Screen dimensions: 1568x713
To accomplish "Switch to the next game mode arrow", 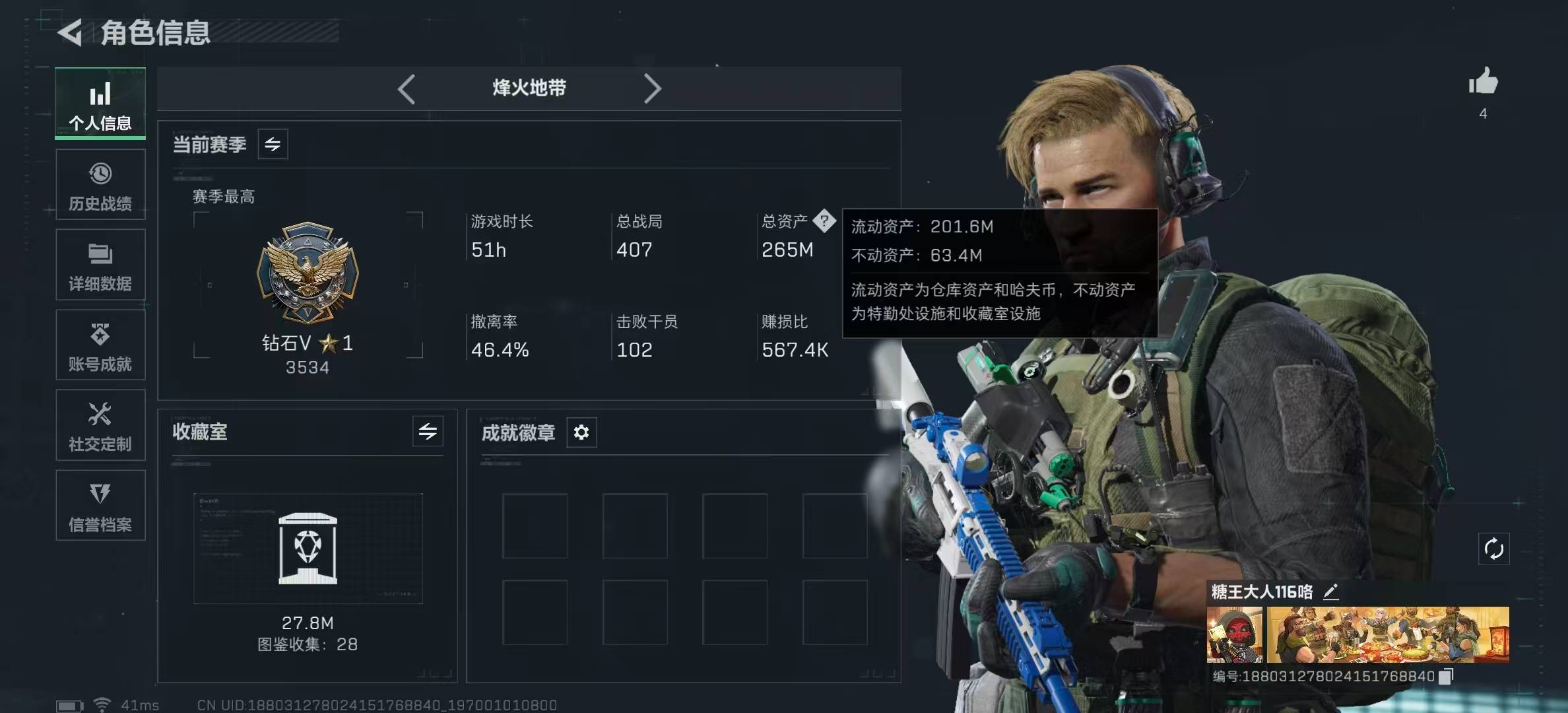I will point(652,88).
